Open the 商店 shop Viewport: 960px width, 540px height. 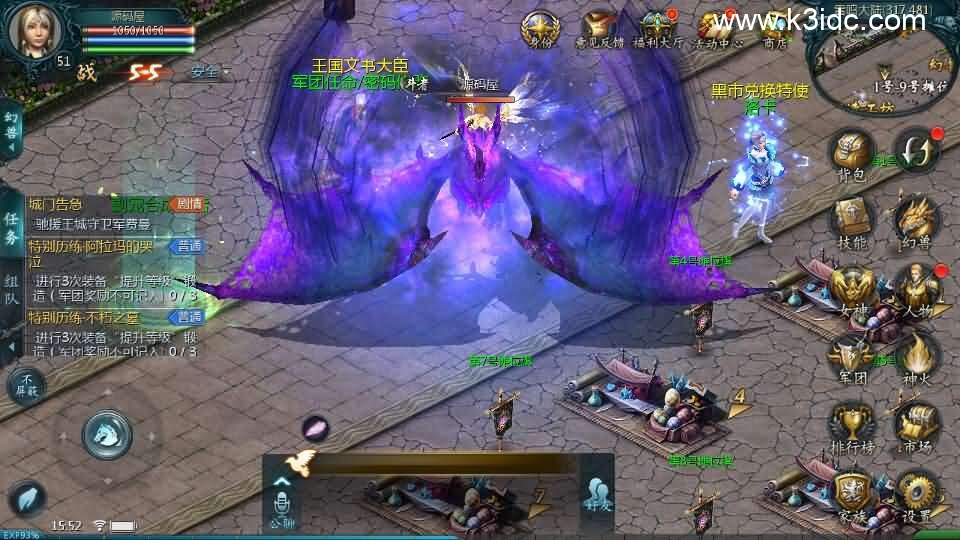pyautogui.click(x=774, y=28)
